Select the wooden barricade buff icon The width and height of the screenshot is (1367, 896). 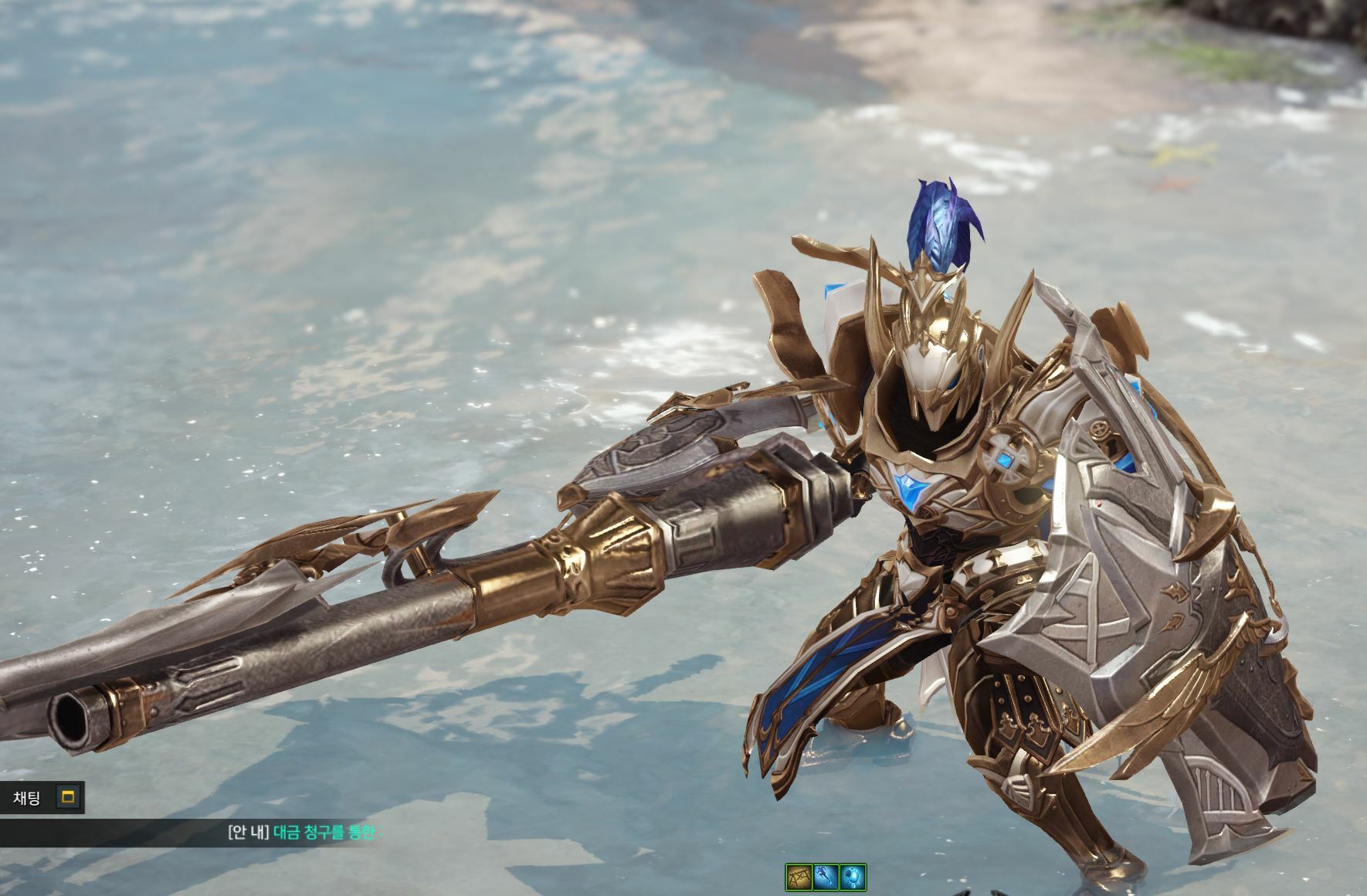pyautogui.click(x=799, y=877)
